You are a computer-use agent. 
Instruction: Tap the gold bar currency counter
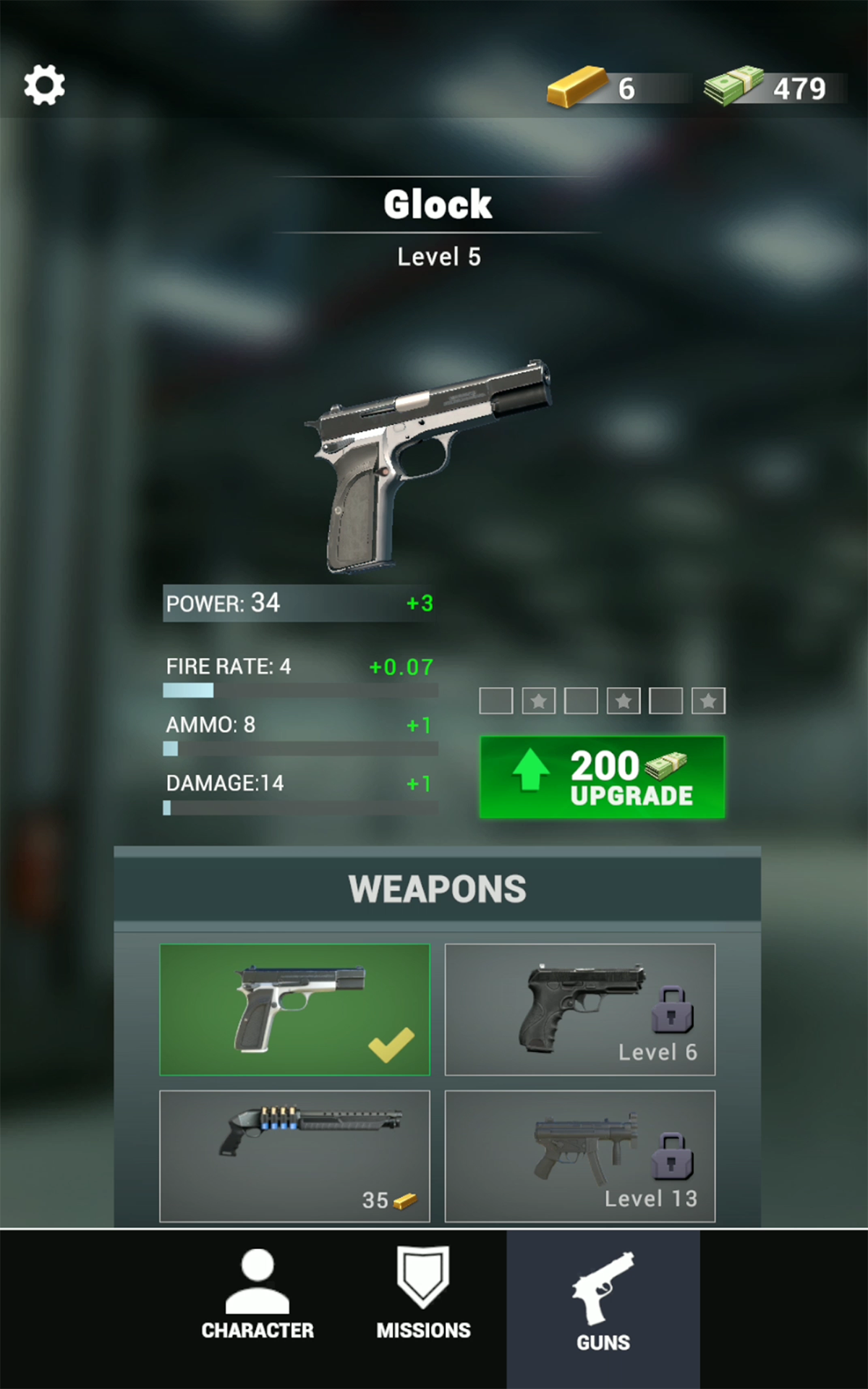coord(593,88)
